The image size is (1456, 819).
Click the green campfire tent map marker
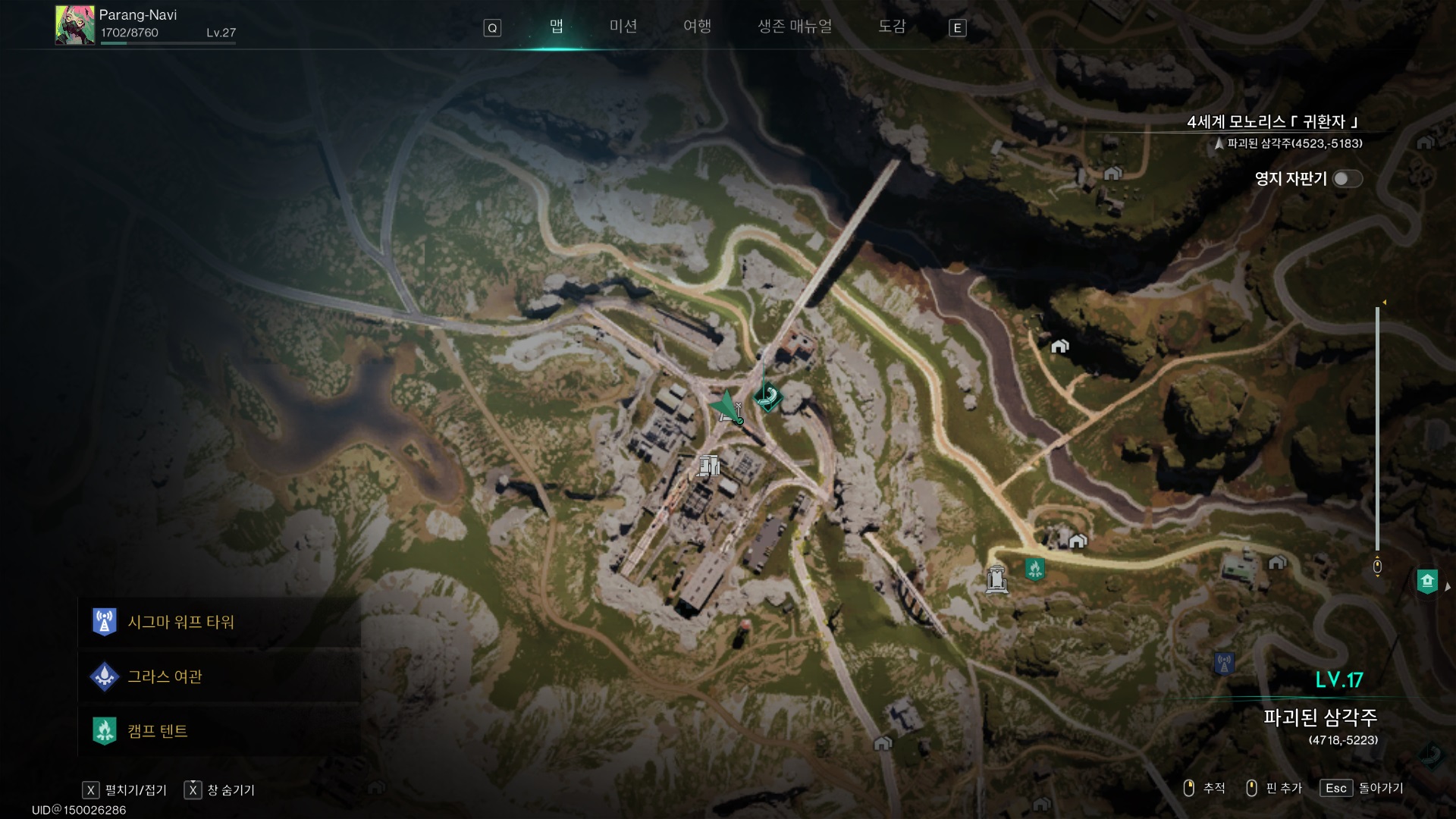1034,568
